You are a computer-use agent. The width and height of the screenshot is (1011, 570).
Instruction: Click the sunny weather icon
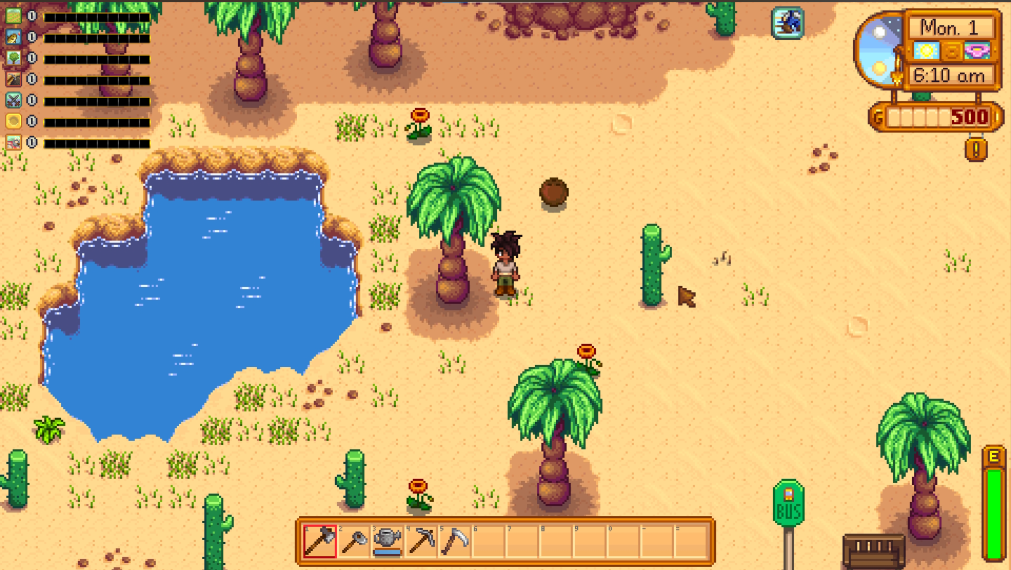coord(927,51)
